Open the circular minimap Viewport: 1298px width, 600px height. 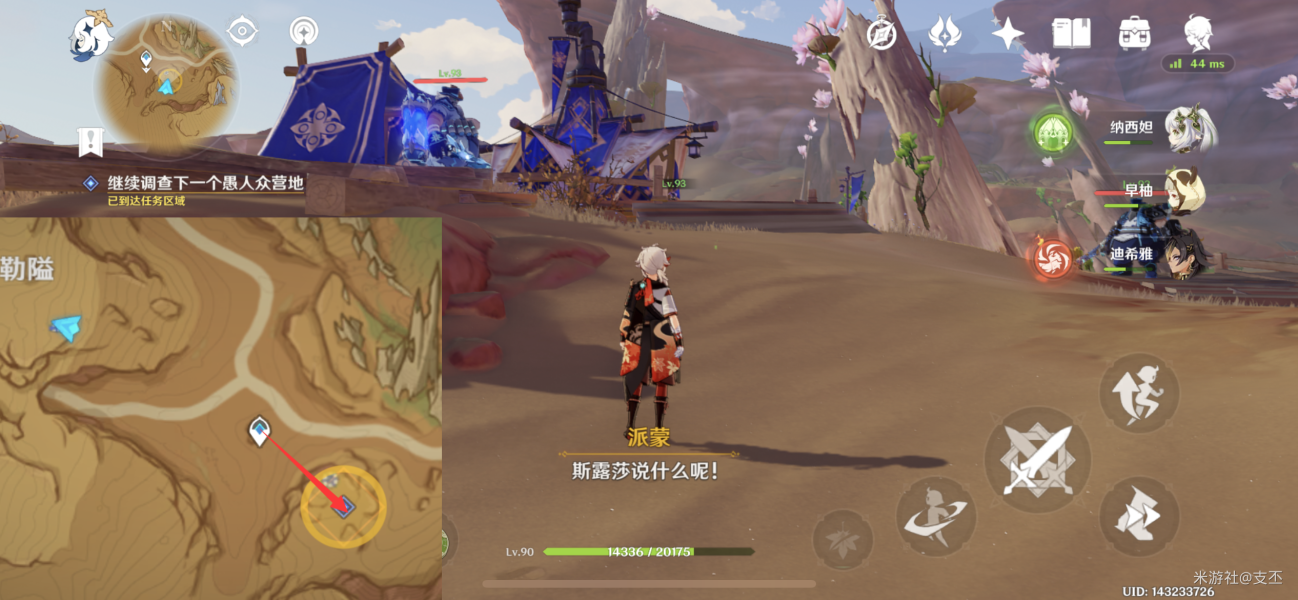pos(166,84)
